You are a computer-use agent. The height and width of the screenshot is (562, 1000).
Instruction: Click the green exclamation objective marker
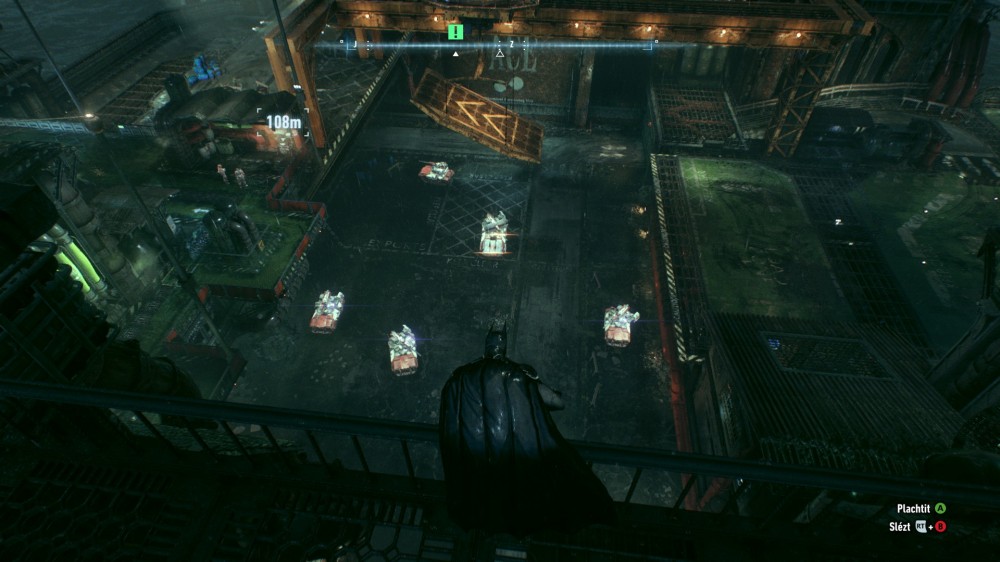click(x=456, y=32)
